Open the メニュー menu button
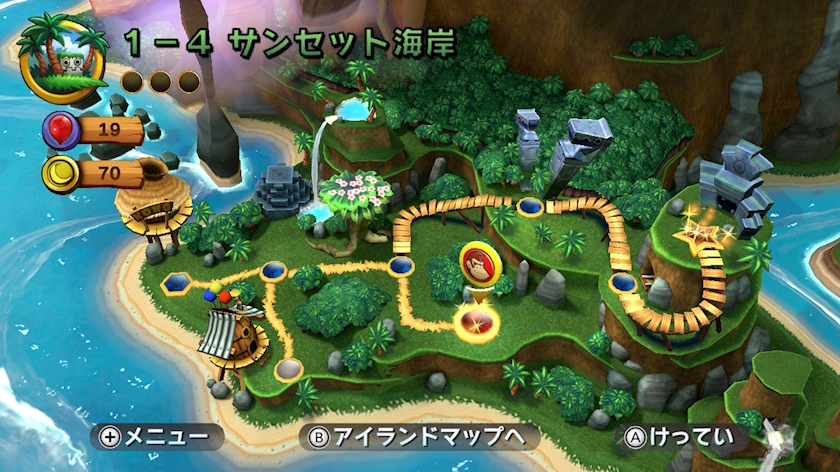 click(x=157, y=437)
